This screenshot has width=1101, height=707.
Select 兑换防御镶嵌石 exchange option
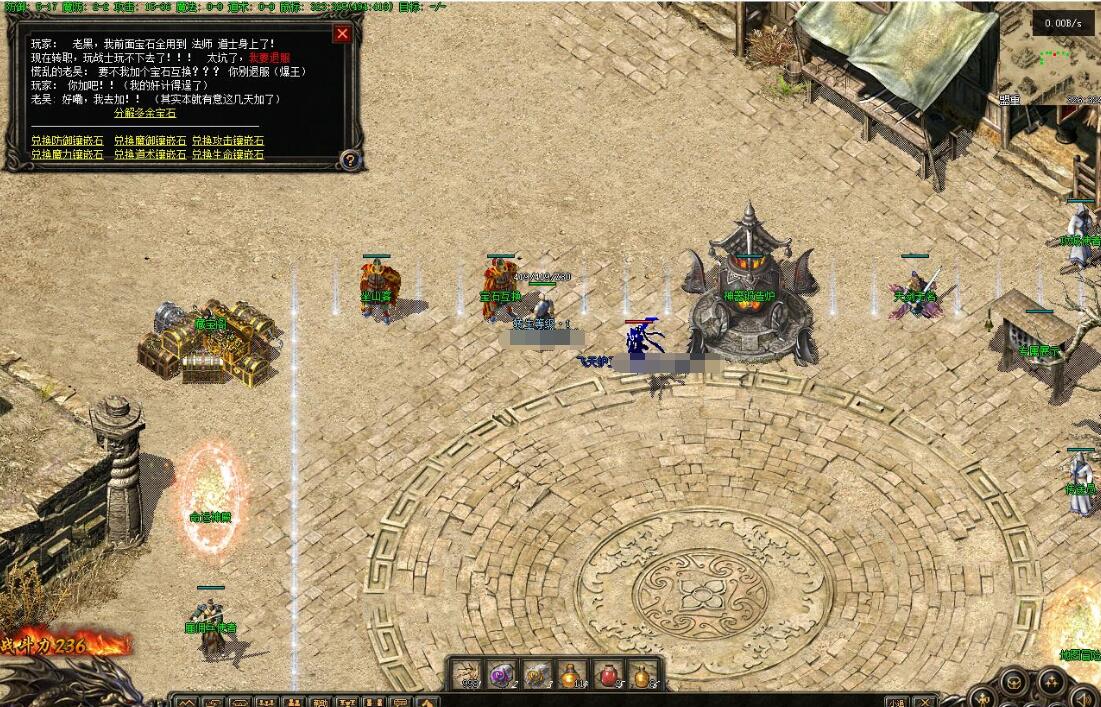click(x=67, y=141)
